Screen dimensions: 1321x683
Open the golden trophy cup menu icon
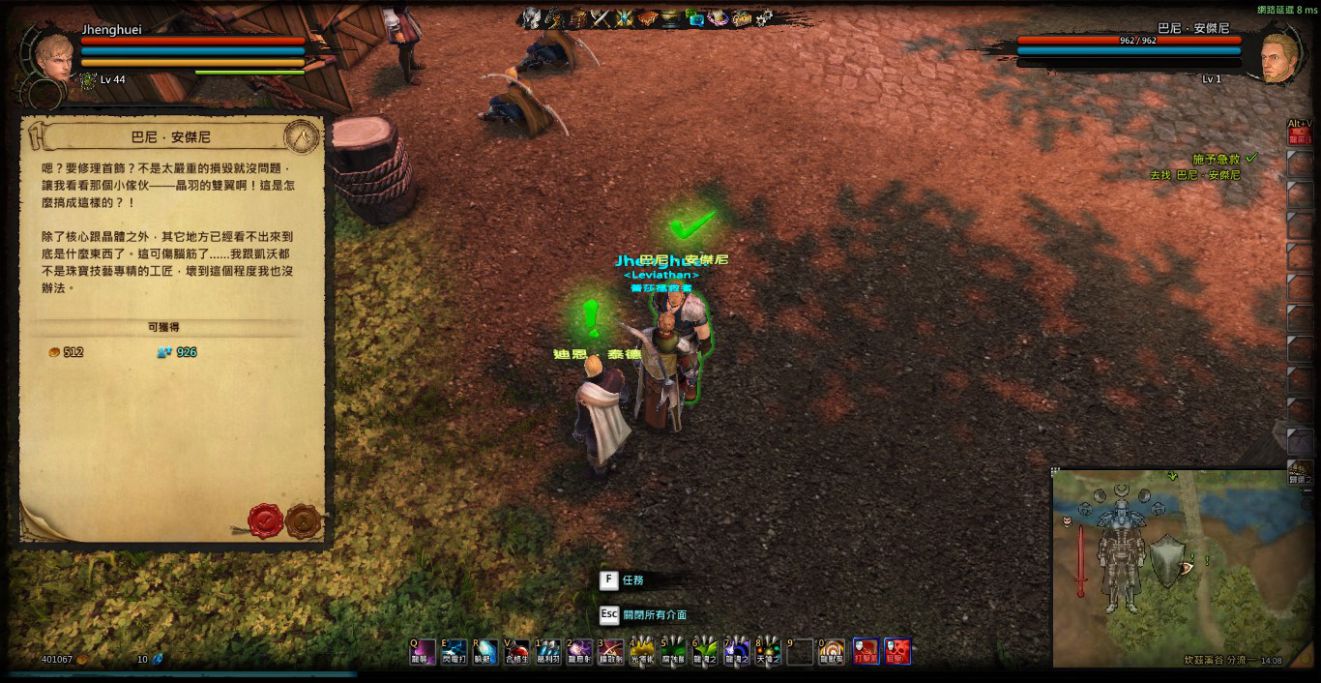(x=672, y=18)
